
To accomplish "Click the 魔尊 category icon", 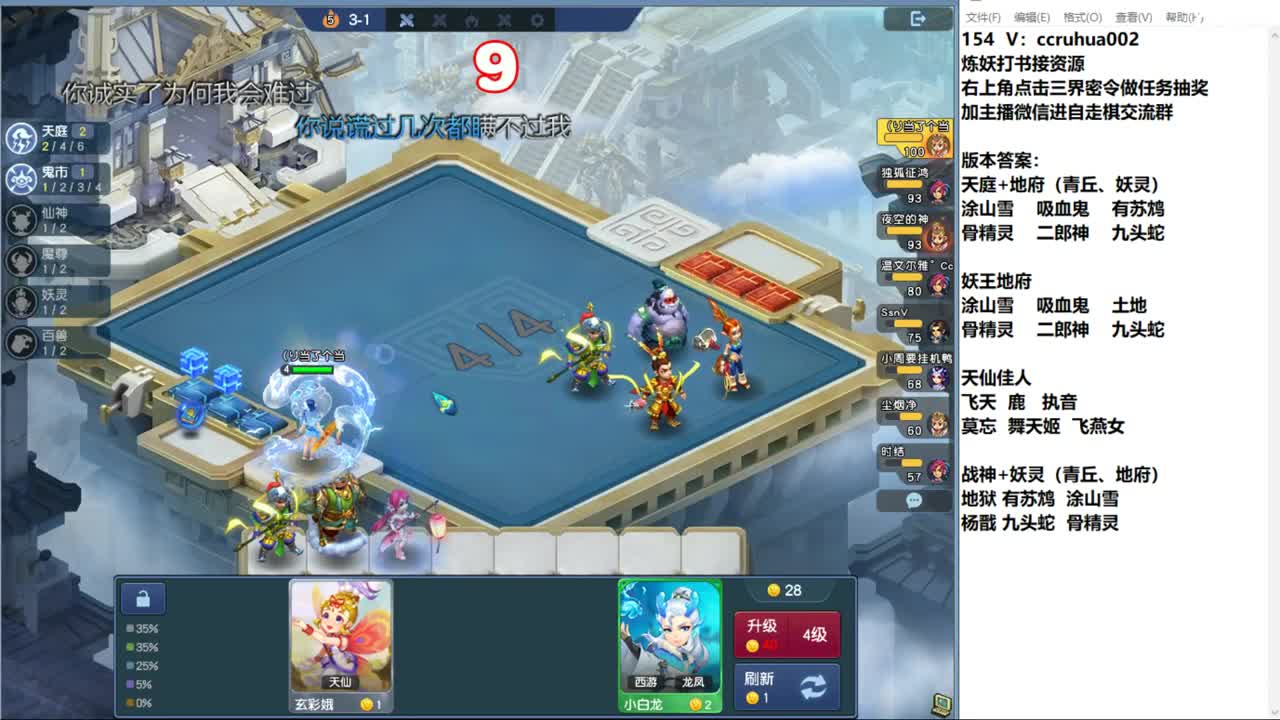I will [20, 260].
